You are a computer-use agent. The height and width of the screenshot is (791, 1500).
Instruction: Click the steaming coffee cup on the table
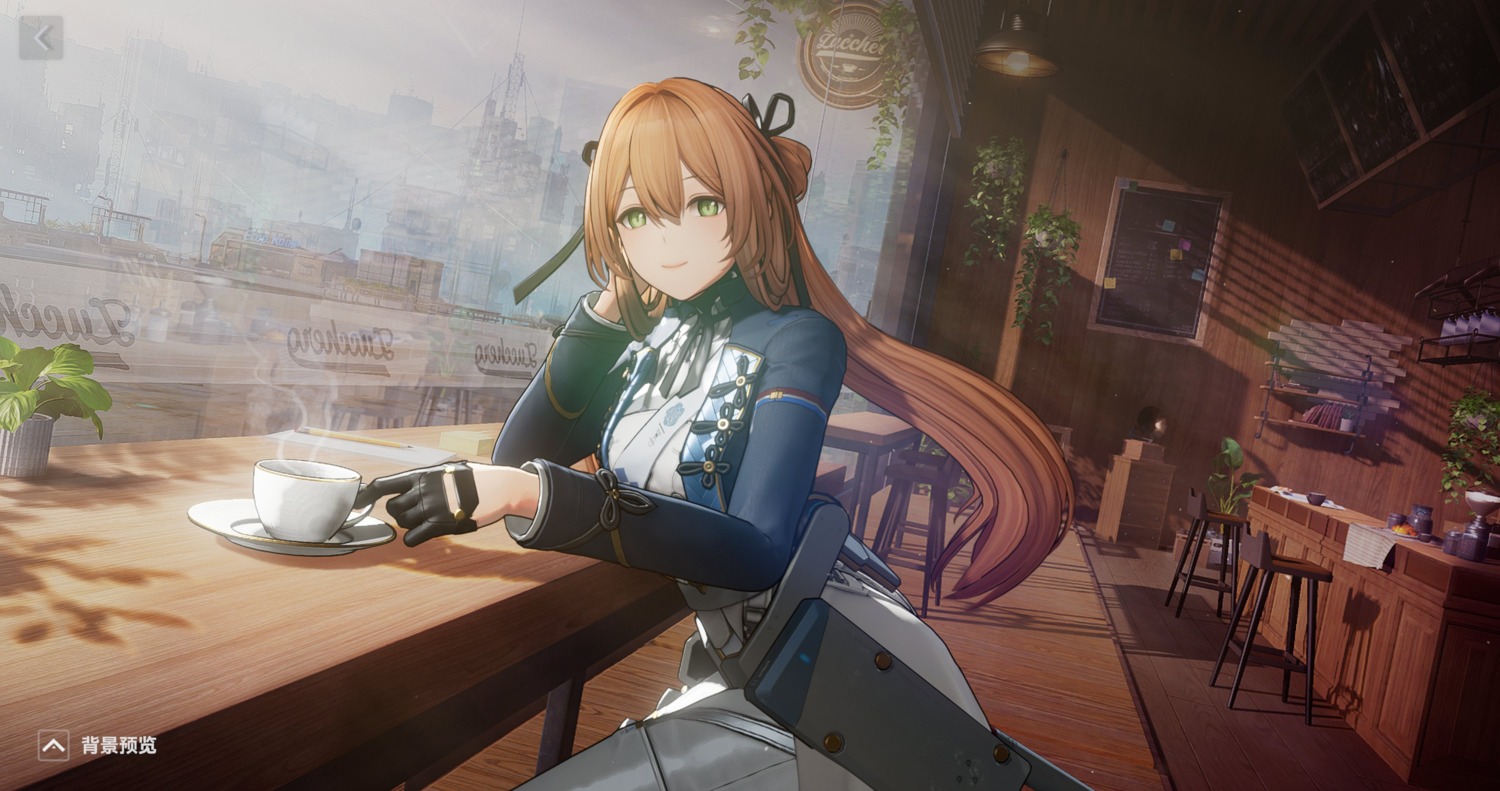click(305, 495)
